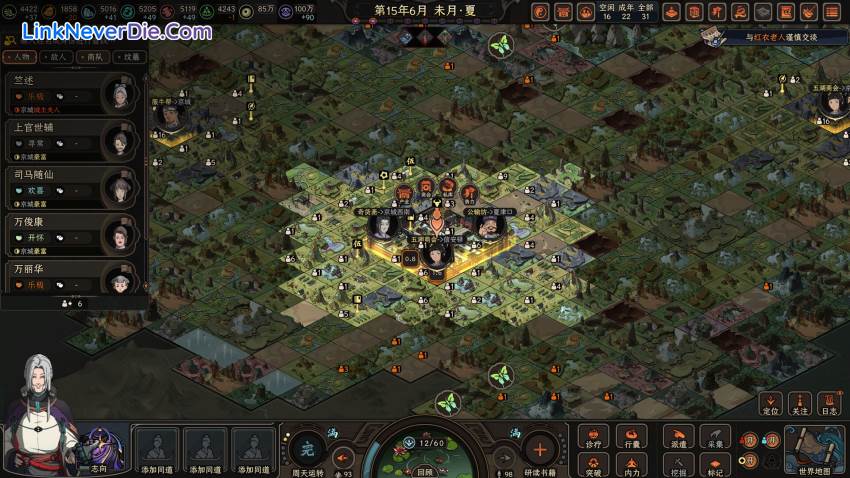The width and height of the screenshot is (850, 478).
Task: Activate the 挖掘 dig action
Action: coord(678,464)
